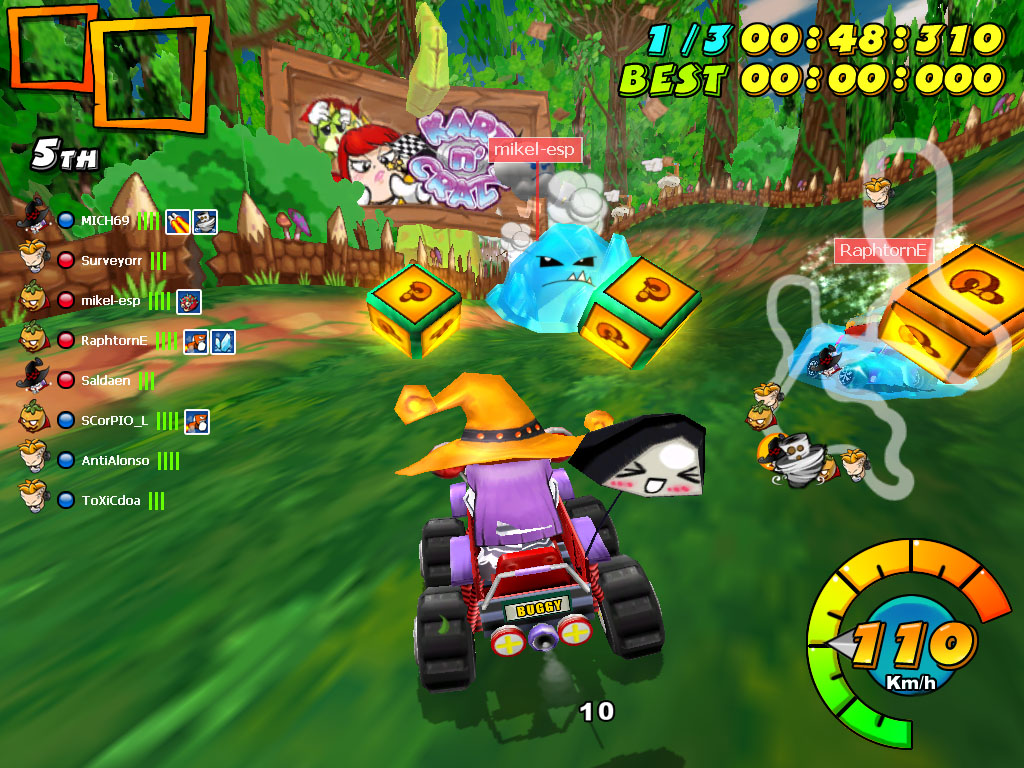Click the RaphtornE name tag
The height and width of the screenshot is (768, 1024).
click(883, 250)
